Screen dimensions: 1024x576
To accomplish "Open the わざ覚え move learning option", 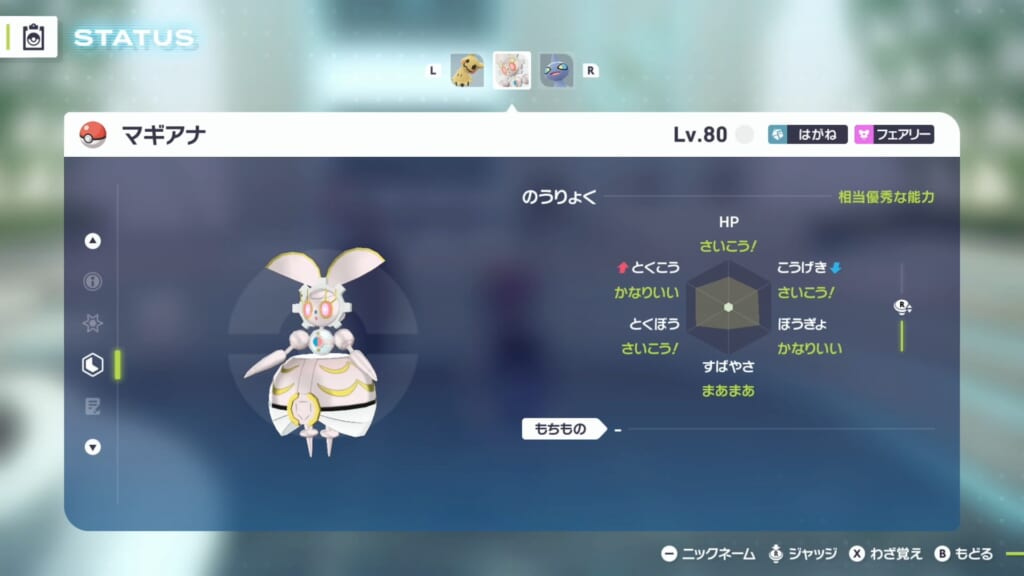I will pos(884,554).
